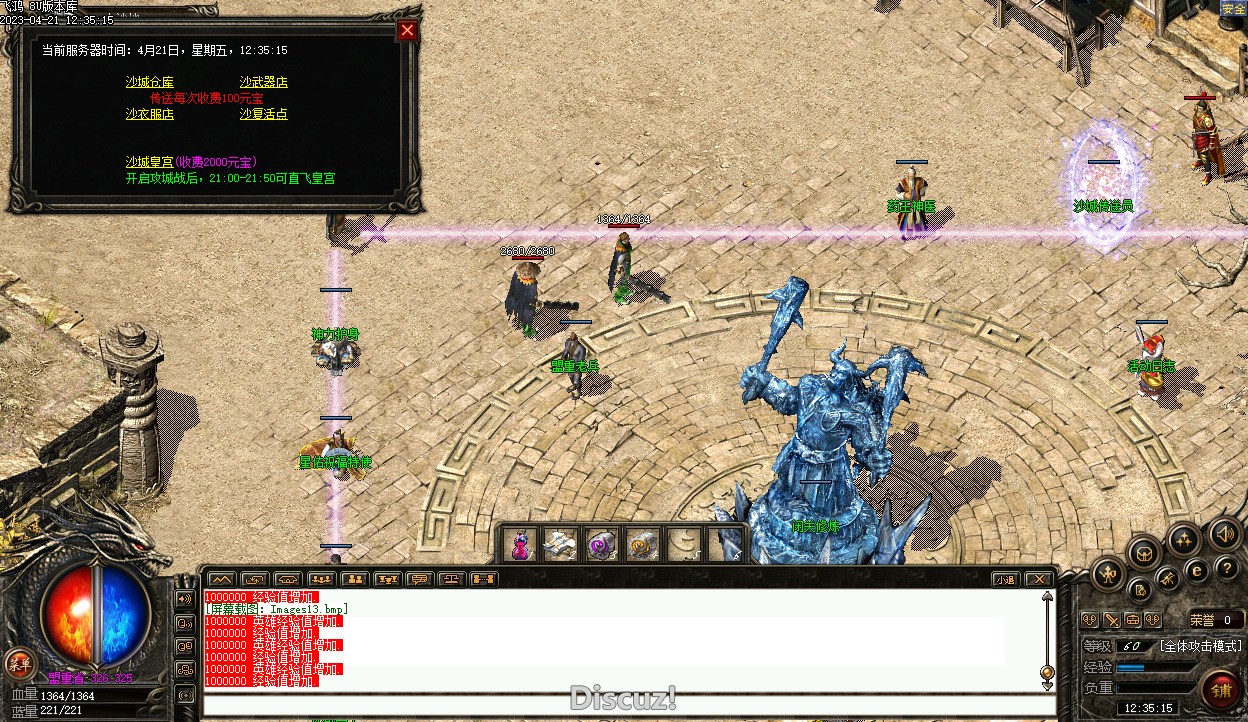1248x722 pixels.
Task: Select the 沙武器店 teleport link
Action: [263, 82]
